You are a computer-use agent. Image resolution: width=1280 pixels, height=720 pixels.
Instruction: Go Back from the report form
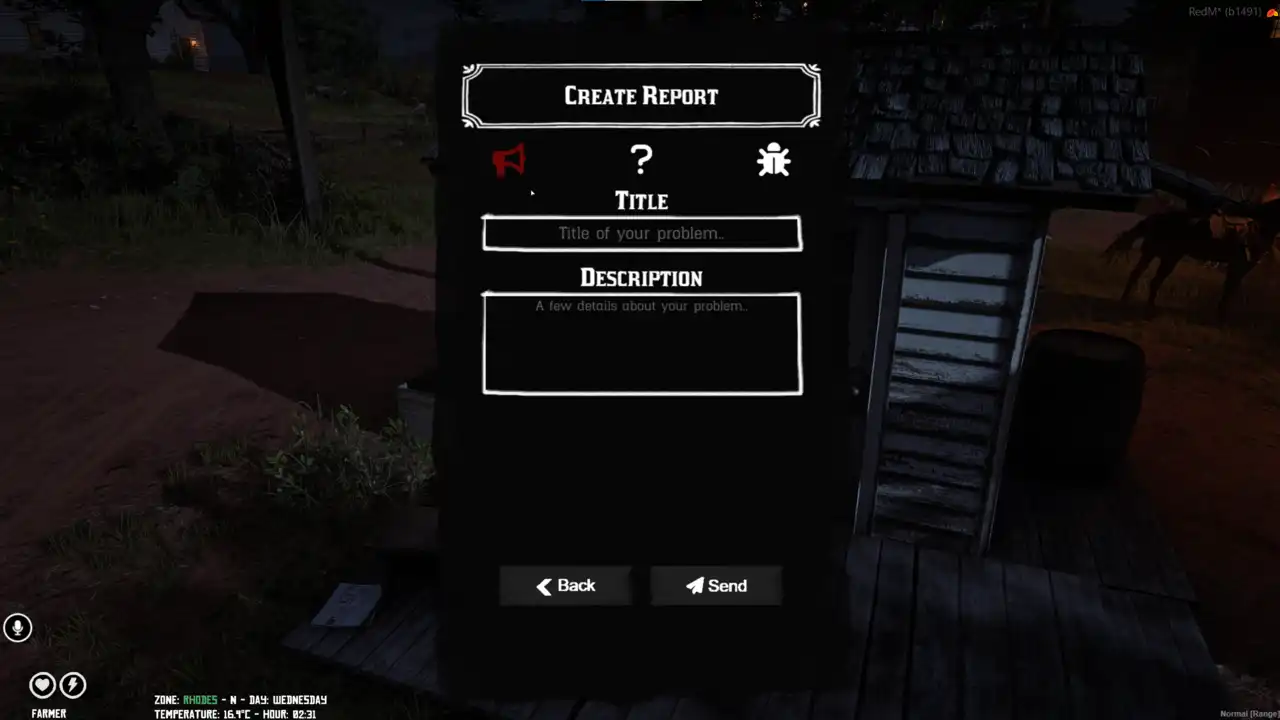[566, 586]
